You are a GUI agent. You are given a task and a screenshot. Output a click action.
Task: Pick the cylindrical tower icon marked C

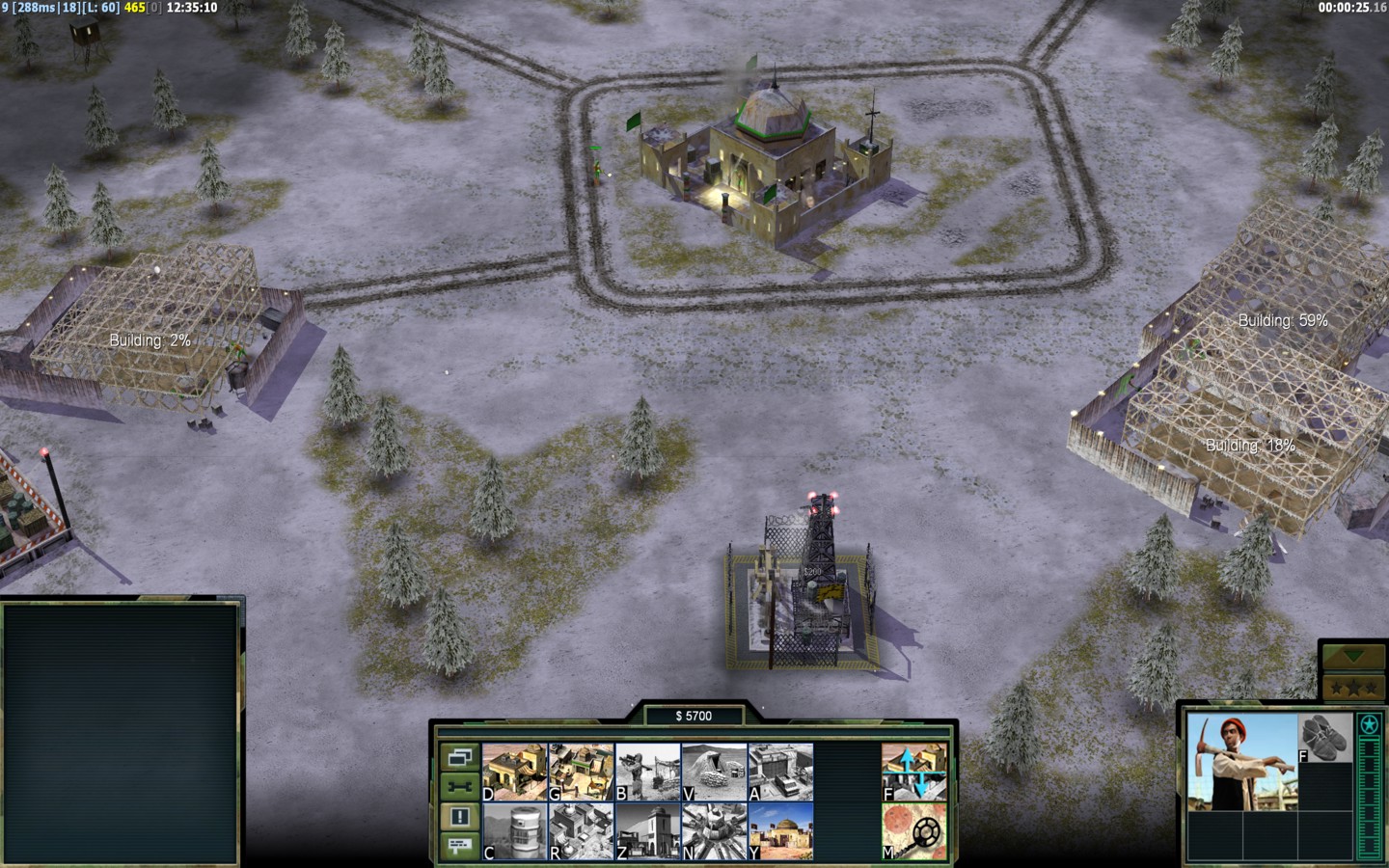514,831
